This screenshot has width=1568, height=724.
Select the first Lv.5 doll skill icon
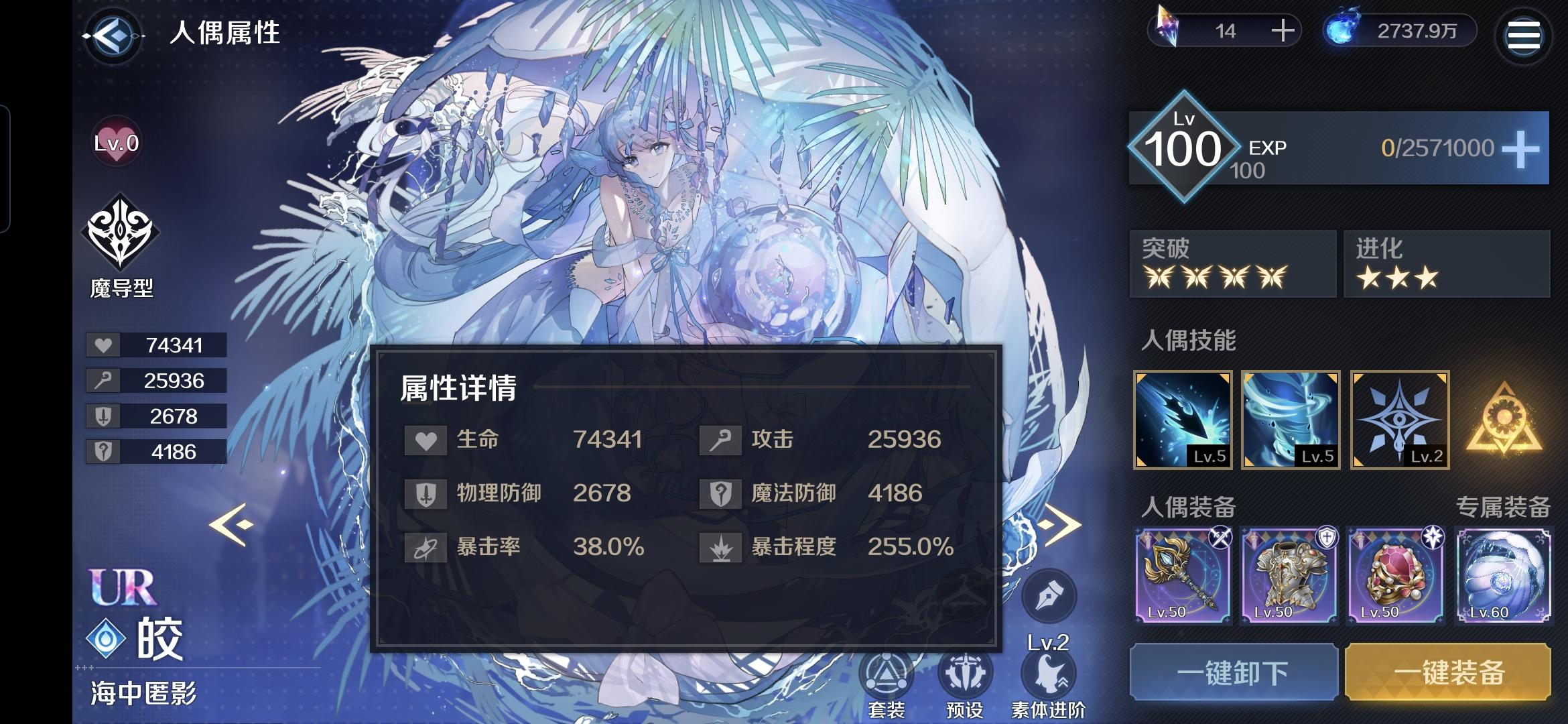1181,421
